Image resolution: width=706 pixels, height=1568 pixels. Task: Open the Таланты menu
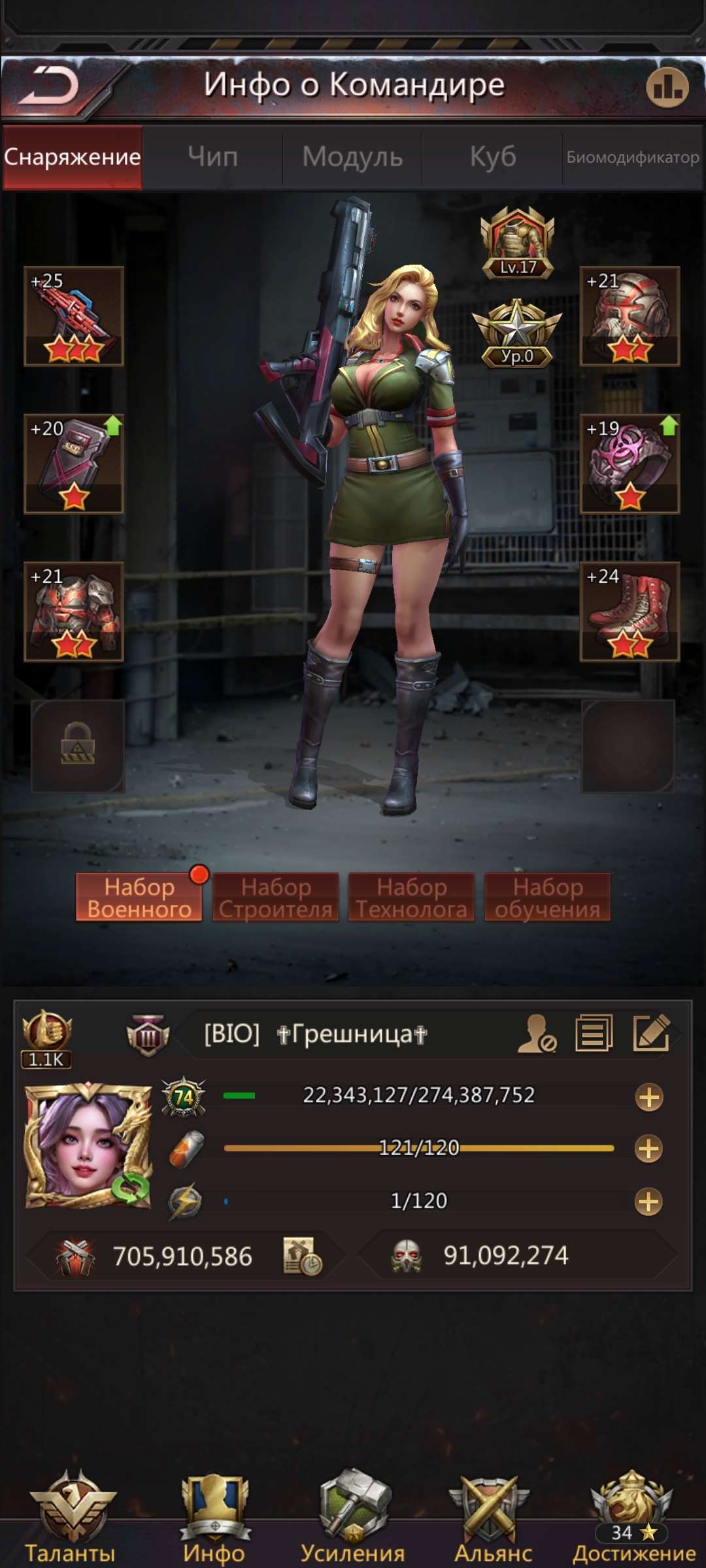(71, 1516)
